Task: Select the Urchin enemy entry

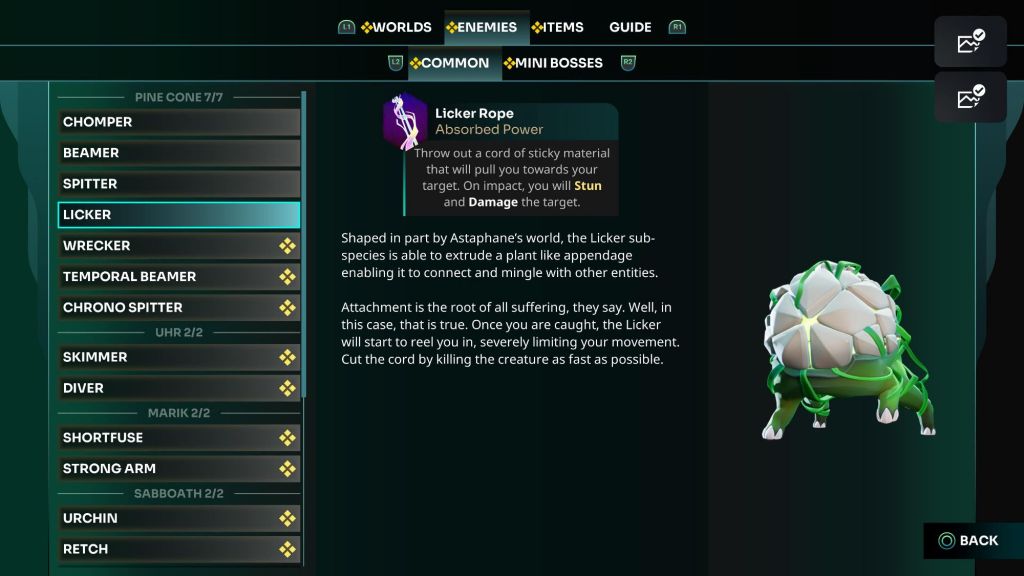Action: (x=179, y=518)
